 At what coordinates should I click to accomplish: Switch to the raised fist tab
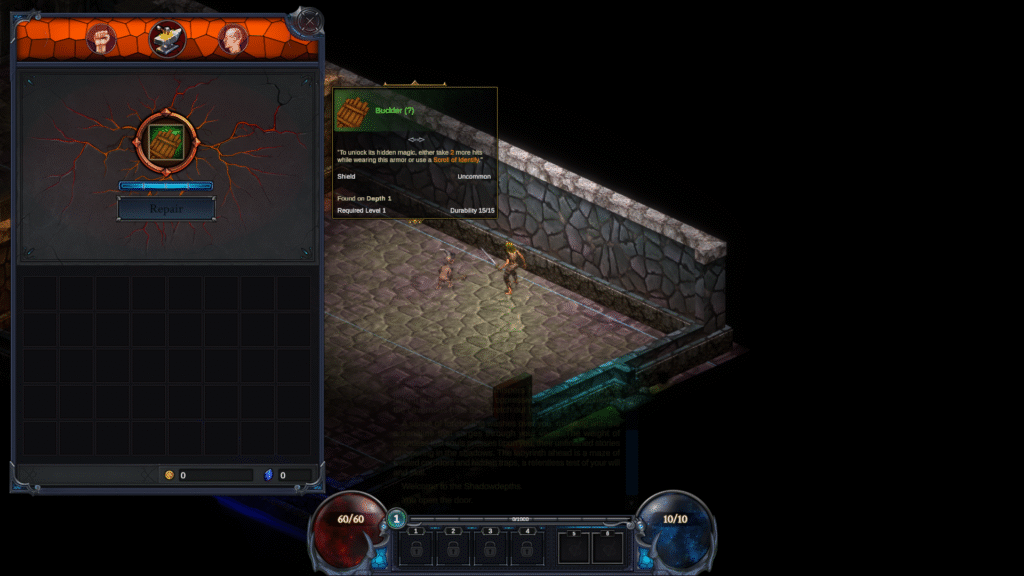[102, 39]
